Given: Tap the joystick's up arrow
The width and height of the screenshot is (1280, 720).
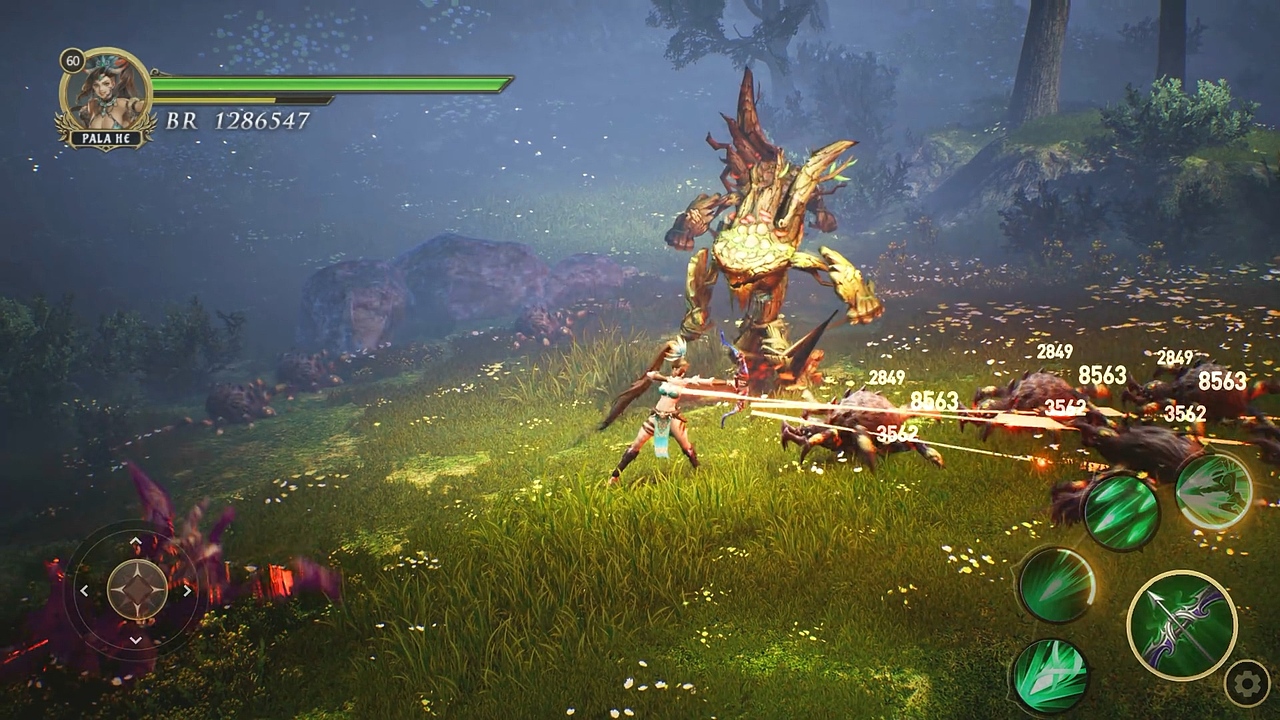Looking at the screenshot, I should 136,541.
